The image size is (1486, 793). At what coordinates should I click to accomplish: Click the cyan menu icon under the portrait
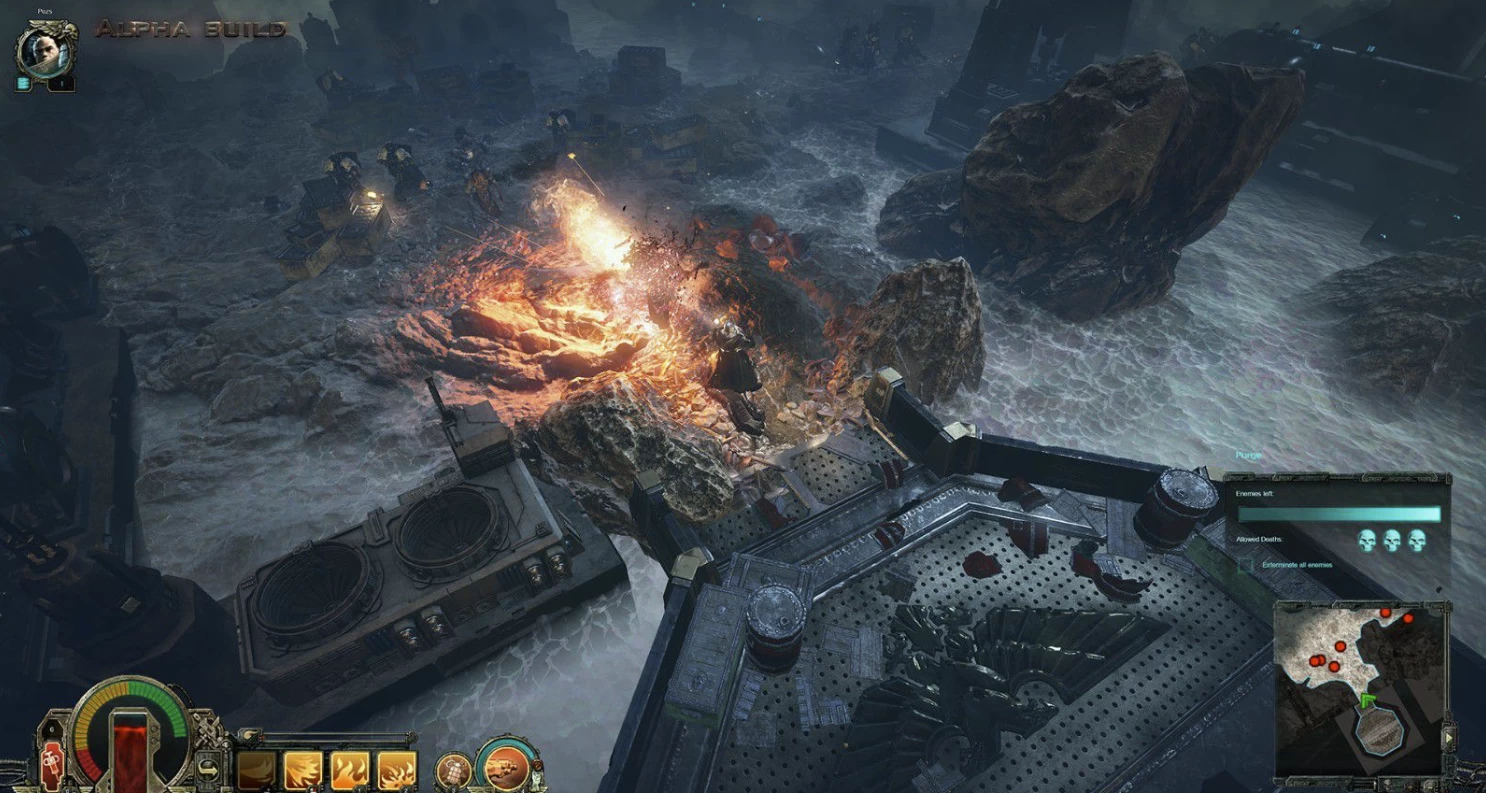click(x=22, y=85)
